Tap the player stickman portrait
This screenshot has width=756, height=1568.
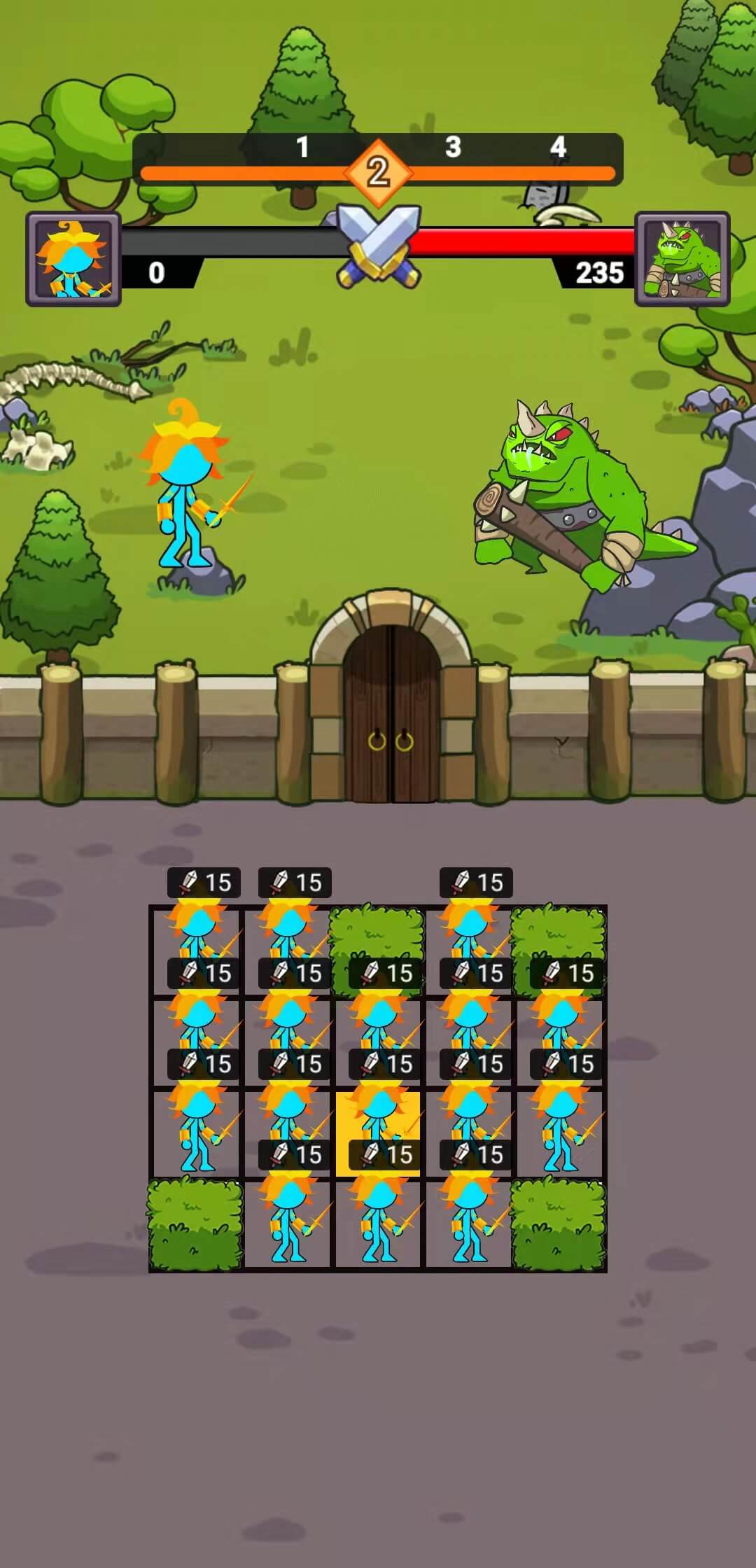pos(73,260)
